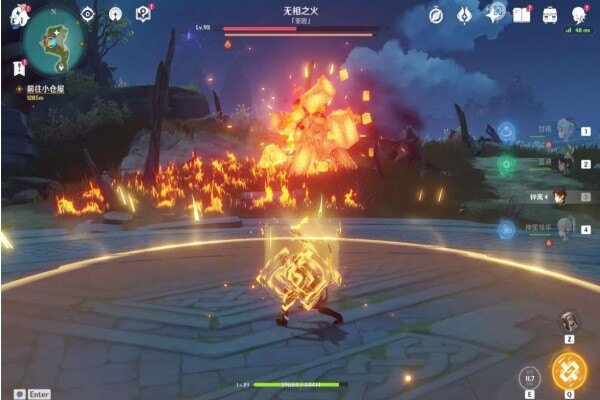Viewport: 600px width, 400px height.
Task: Switch to party member 神里绫华
Action: [x=564, y=229]
